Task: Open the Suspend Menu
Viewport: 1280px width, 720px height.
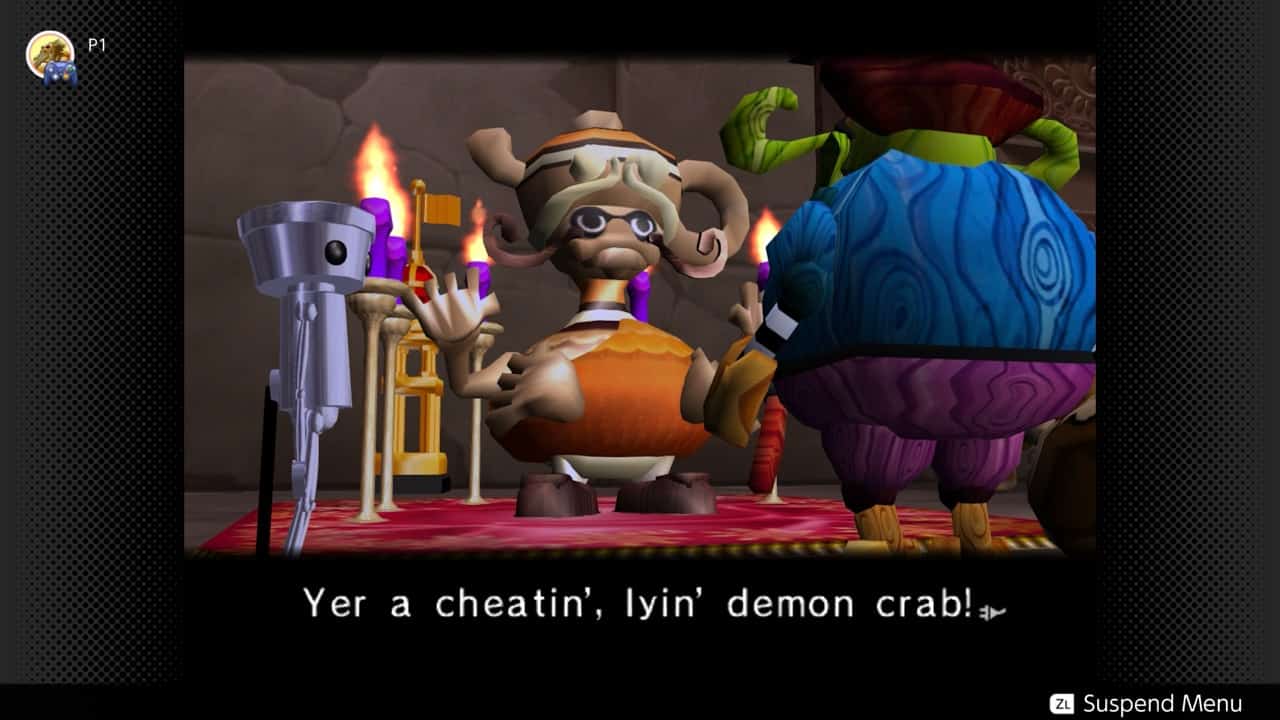Action: [x=1146, y=703]
